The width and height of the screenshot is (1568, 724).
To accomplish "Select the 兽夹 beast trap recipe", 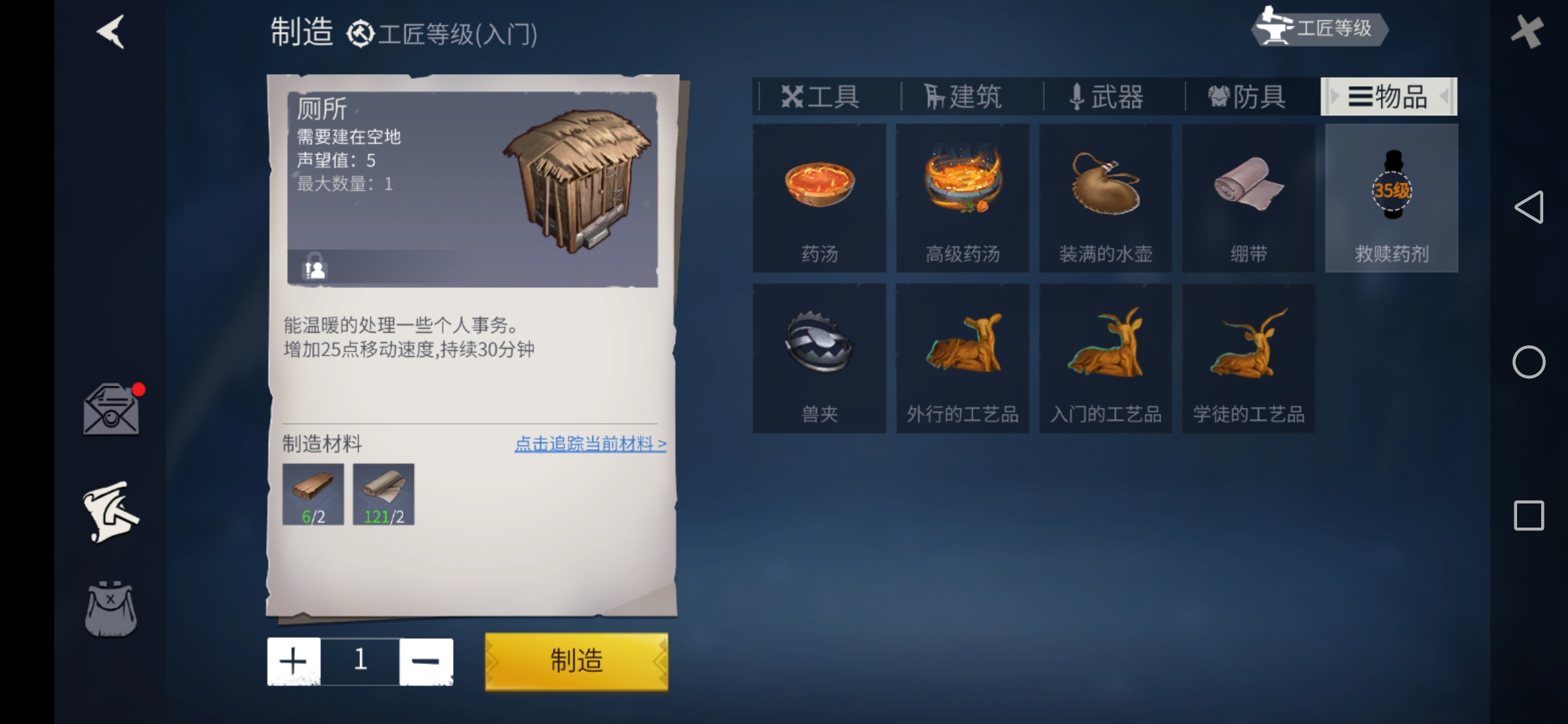I will tap(819, 359).
